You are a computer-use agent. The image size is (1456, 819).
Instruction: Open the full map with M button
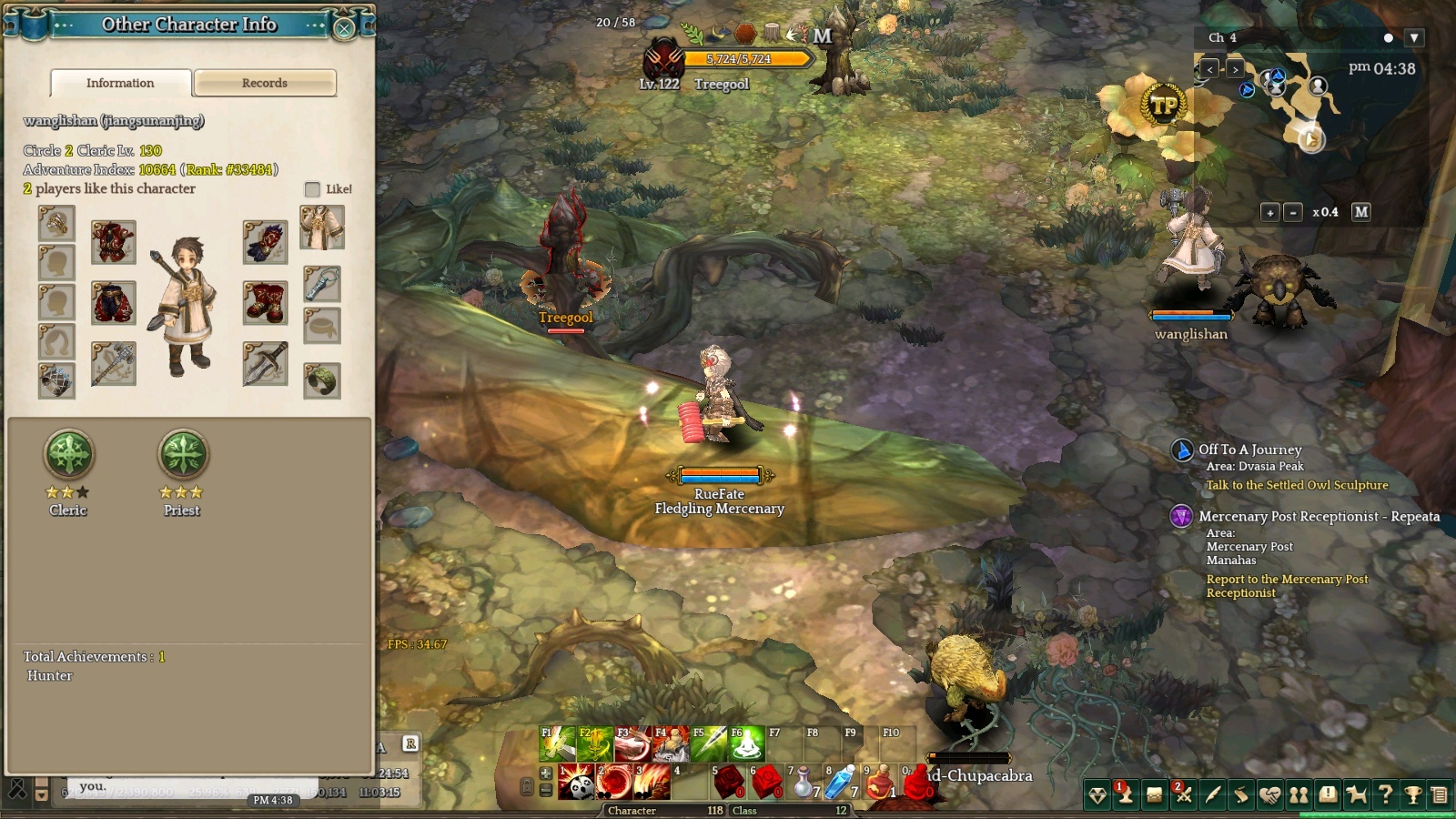coord(1360,212)
